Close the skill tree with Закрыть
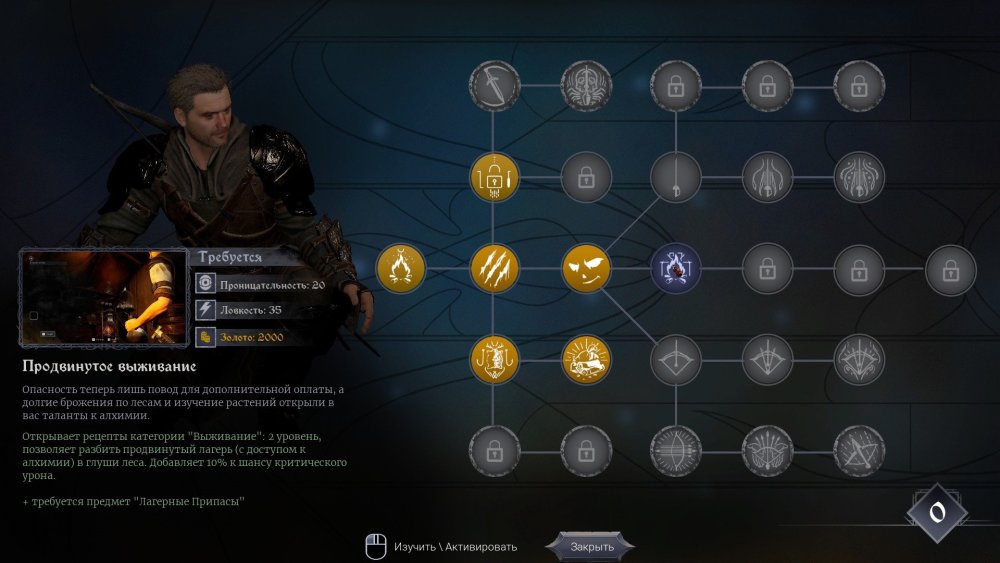 [590, 547]
